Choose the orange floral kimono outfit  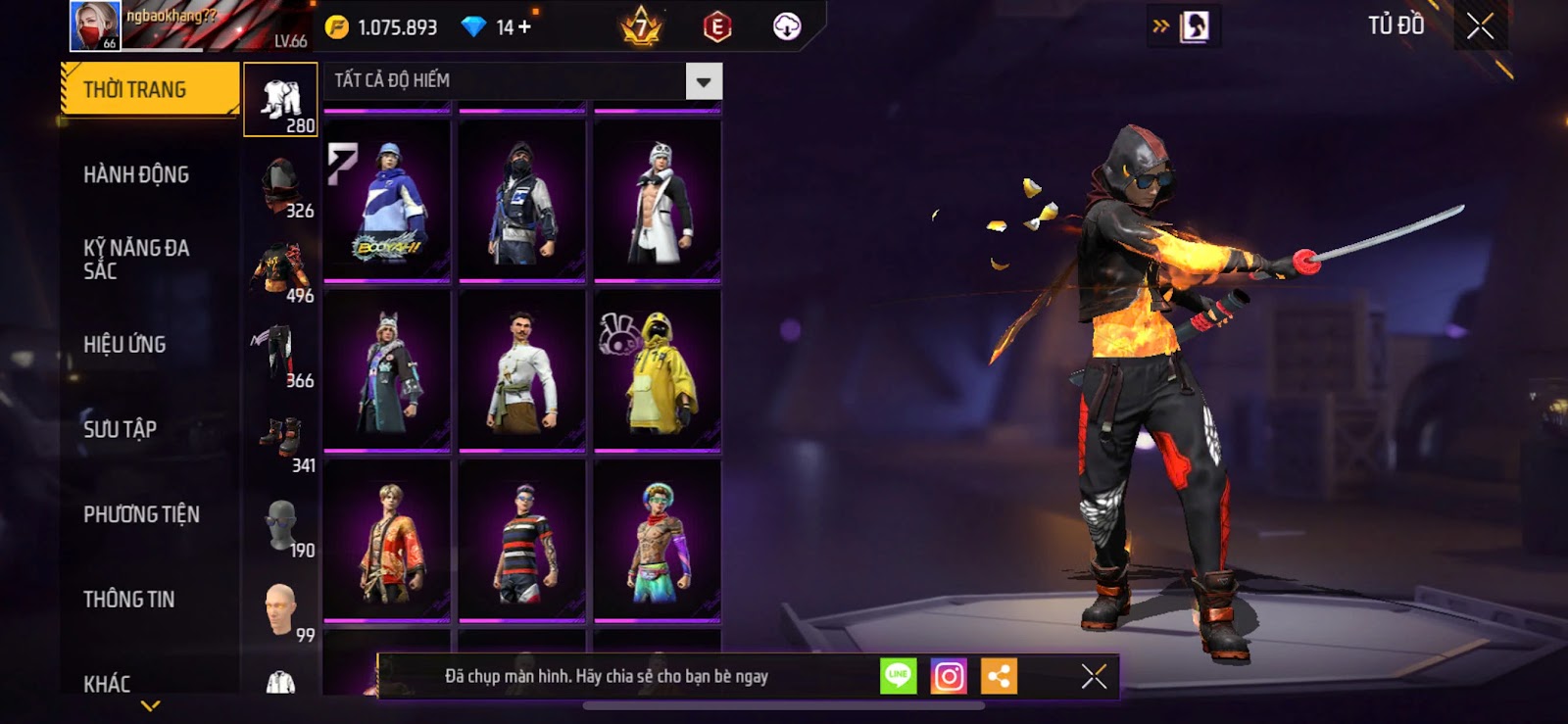tap(387, 541)
